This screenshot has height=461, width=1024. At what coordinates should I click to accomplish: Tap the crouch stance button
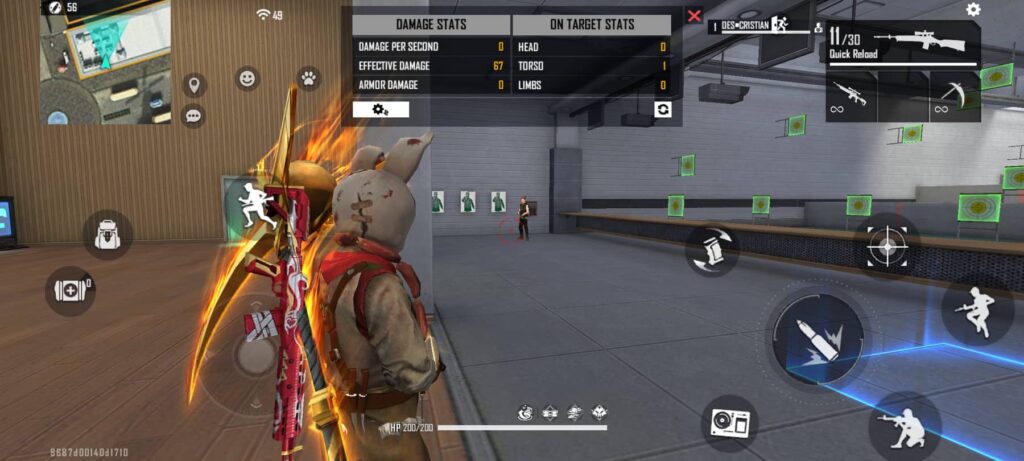click(904, 425)
